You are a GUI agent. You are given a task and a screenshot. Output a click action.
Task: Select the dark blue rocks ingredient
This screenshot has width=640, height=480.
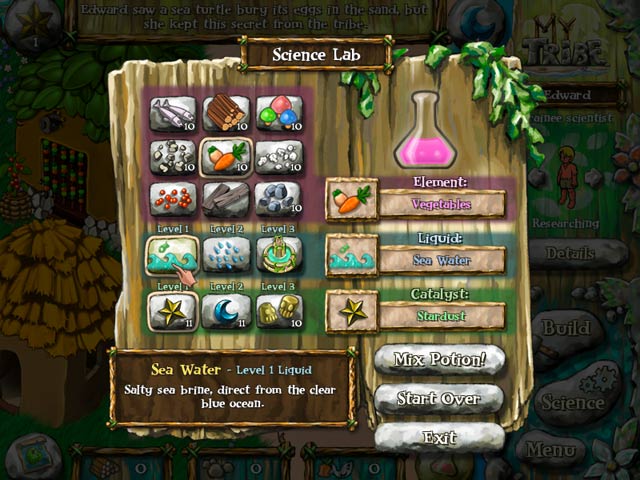click(279, 199)
